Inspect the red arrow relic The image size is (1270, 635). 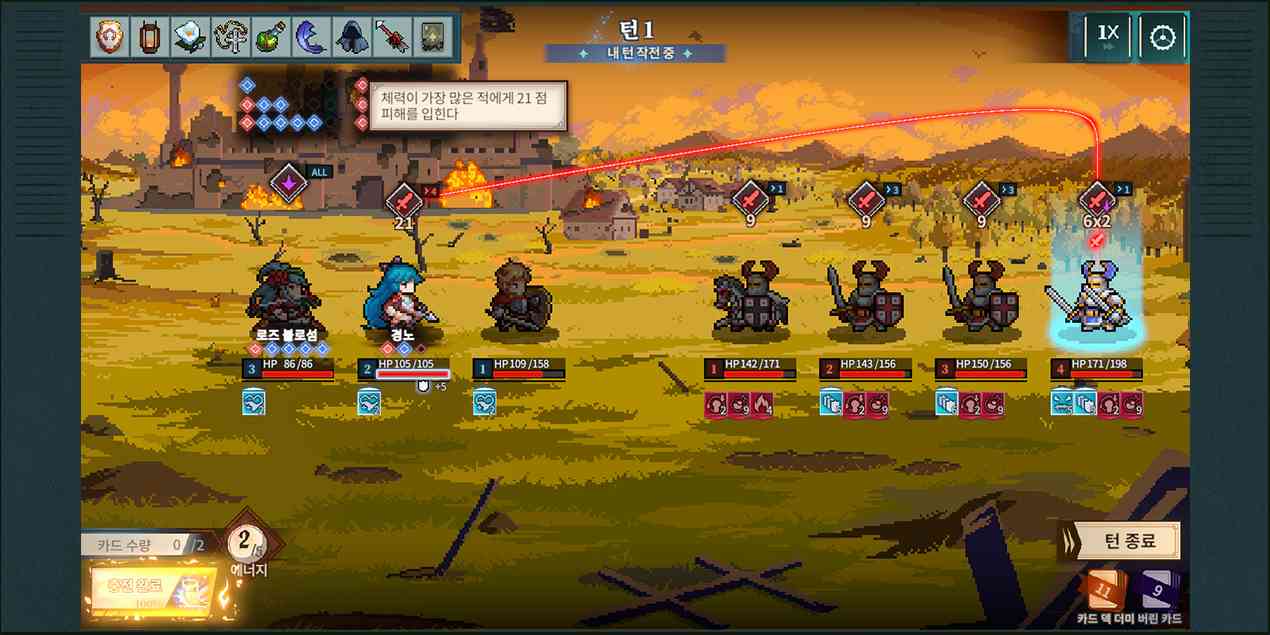point(389,38)
